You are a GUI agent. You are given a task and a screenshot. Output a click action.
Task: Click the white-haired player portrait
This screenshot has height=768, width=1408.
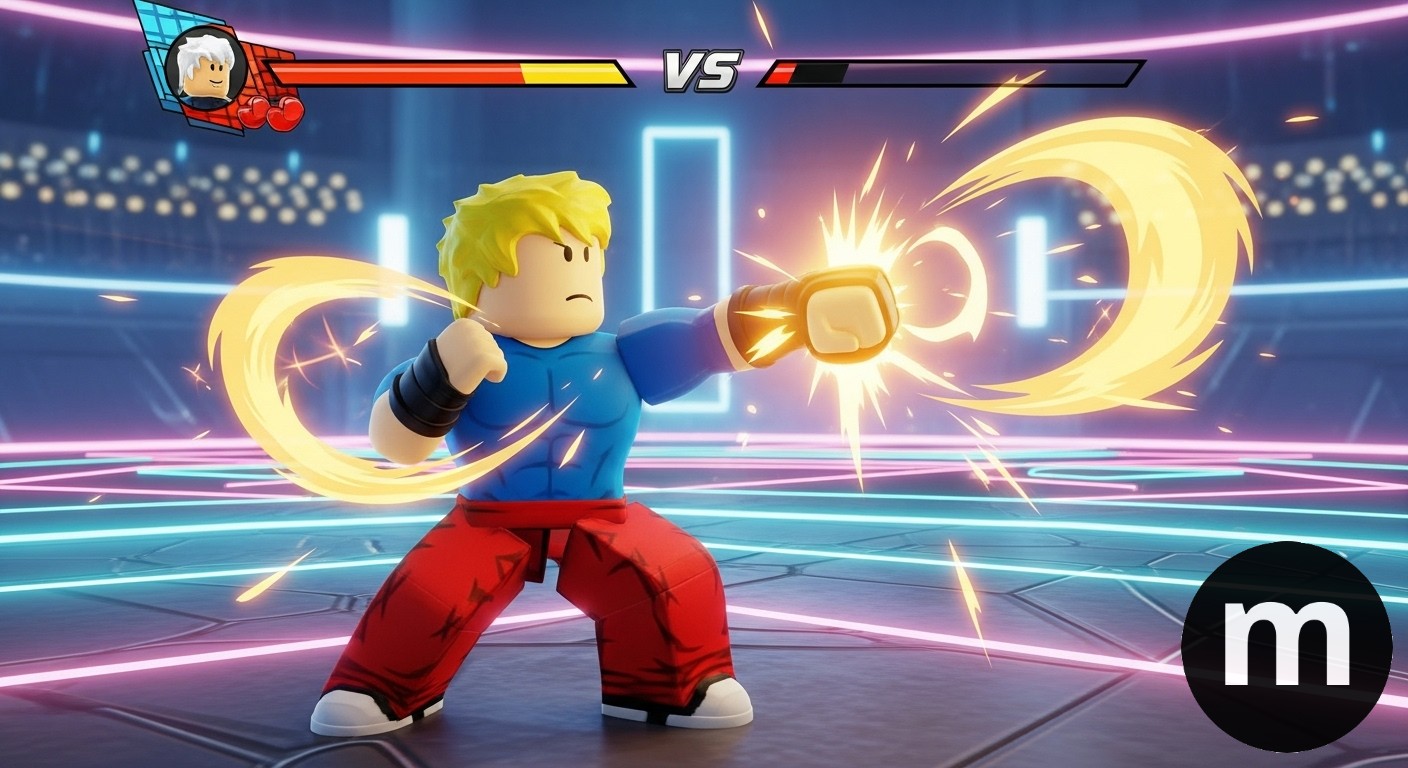point(206,66)
